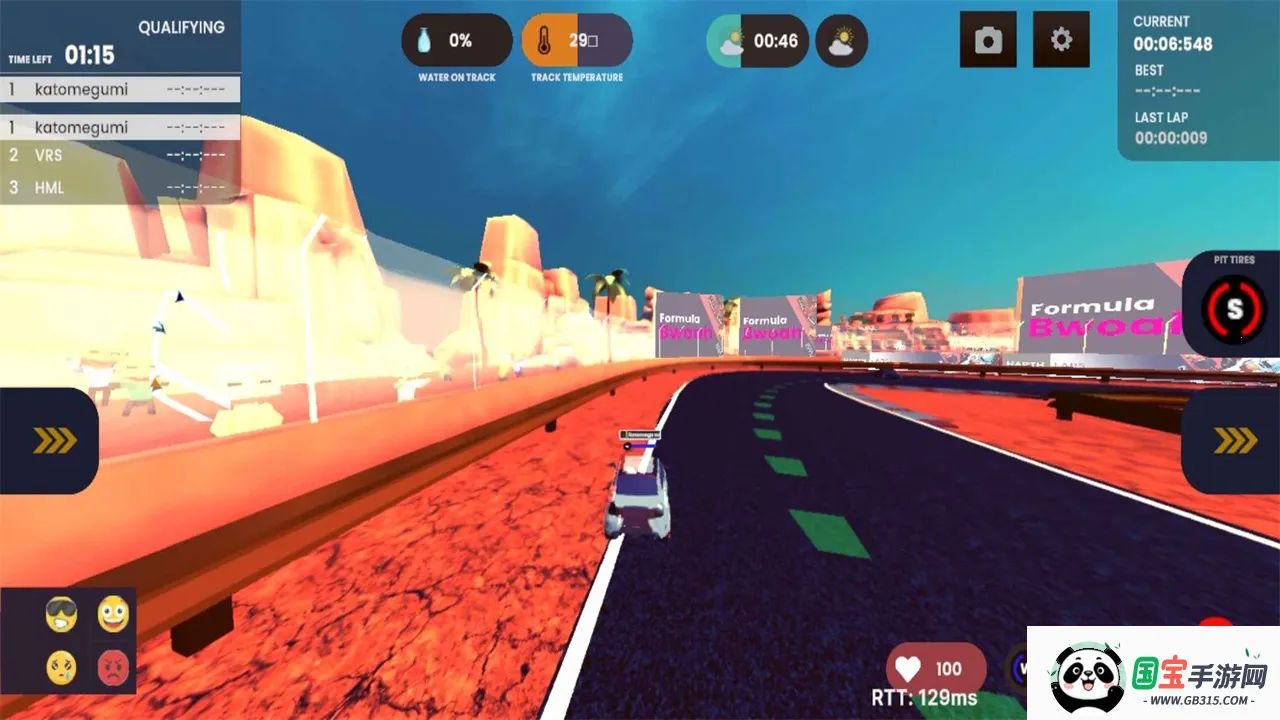Image resolution: width=1280 pixels, height=720 pixels.
Task: Open the gear settings menu
Action: pyautogui.click(x=1061, y=40)
